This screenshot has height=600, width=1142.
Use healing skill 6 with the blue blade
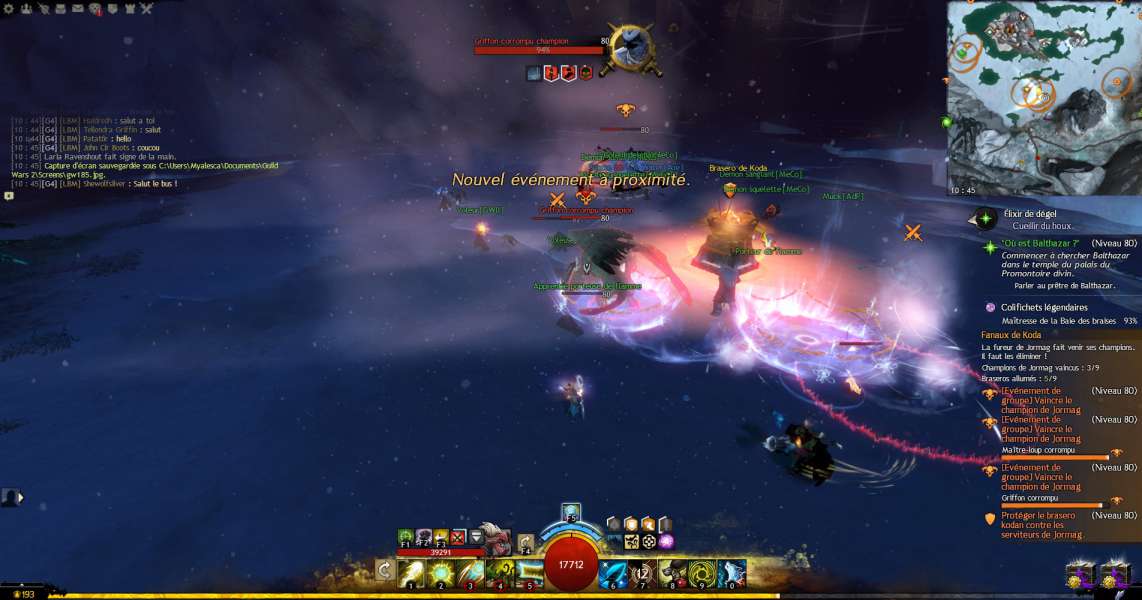614,573
